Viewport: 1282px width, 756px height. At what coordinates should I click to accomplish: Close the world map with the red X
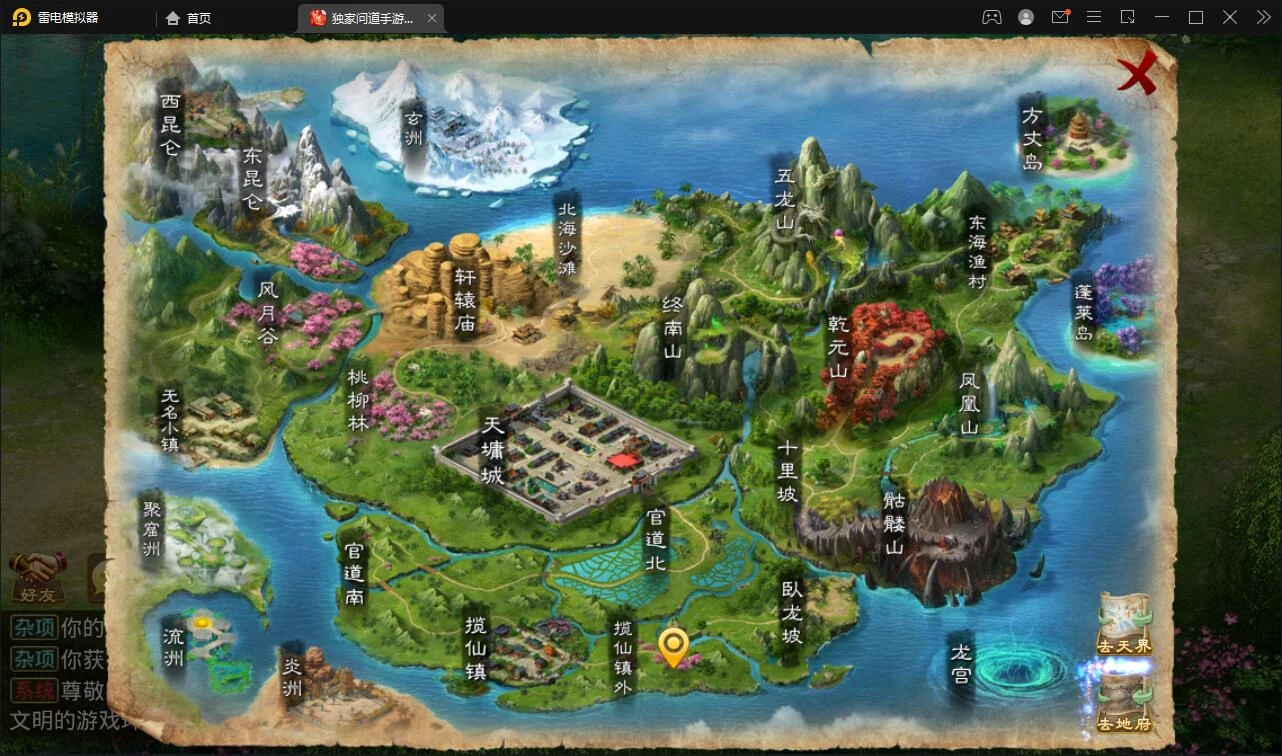tap(1137, 73)
